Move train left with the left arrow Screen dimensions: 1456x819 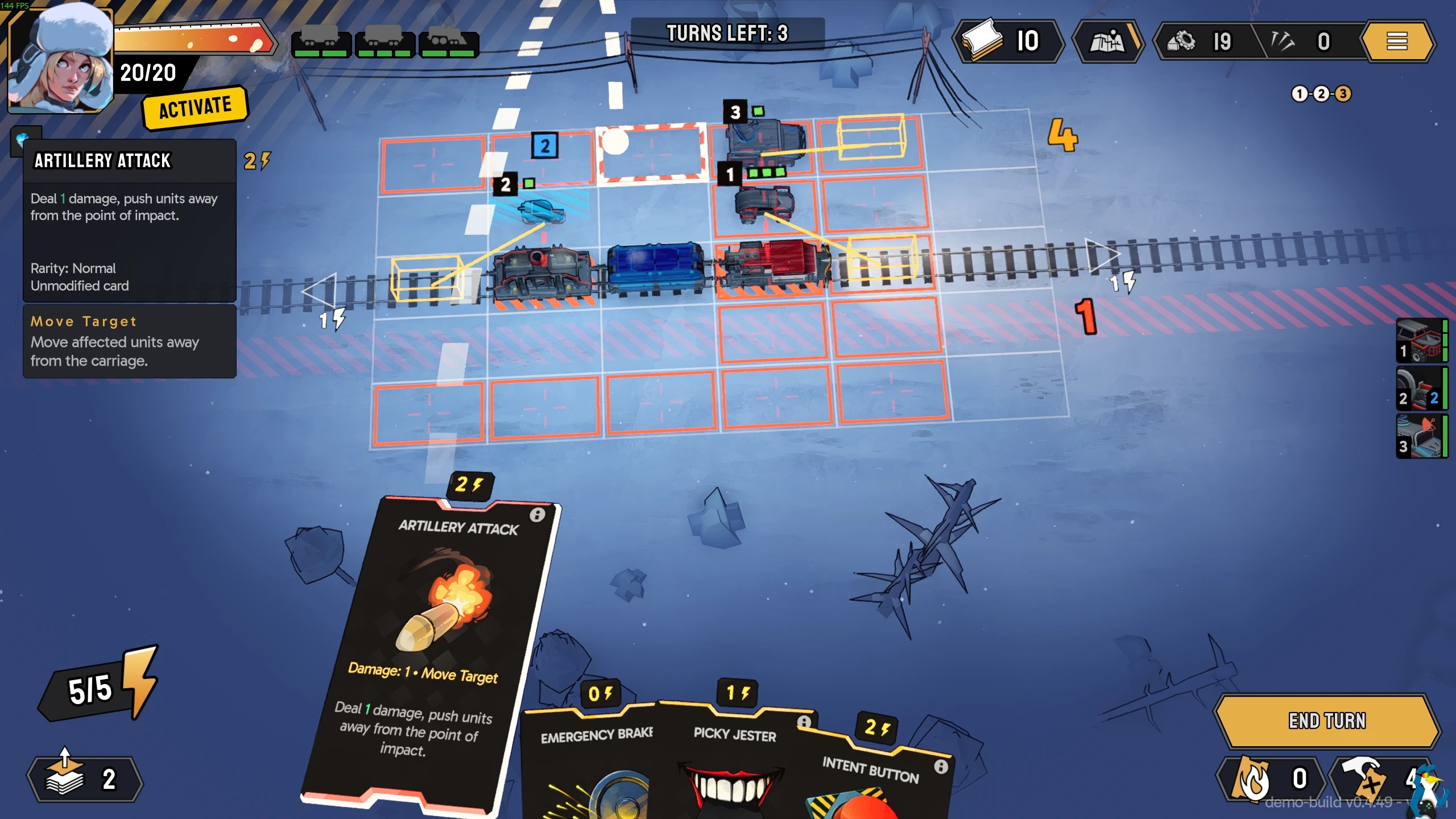(320, 291)
